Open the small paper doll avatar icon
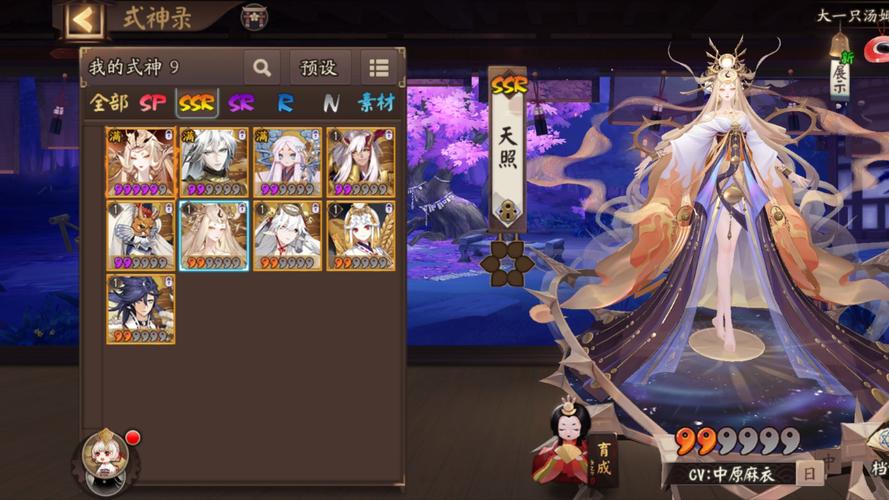 [x=105, y=459]
